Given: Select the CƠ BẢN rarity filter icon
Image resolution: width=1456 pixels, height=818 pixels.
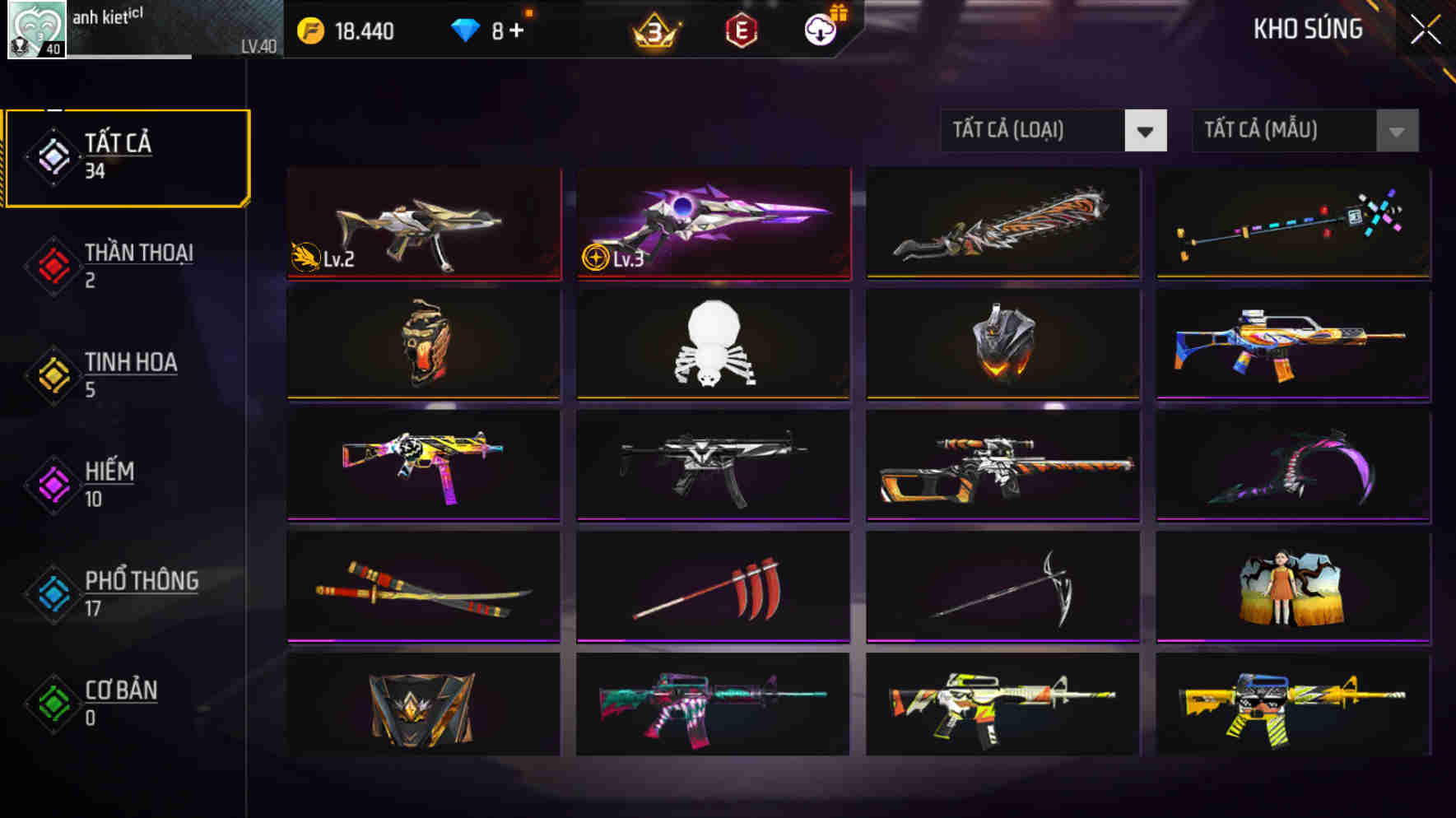Looking at the screenshot, I should (x=52, y=702).
